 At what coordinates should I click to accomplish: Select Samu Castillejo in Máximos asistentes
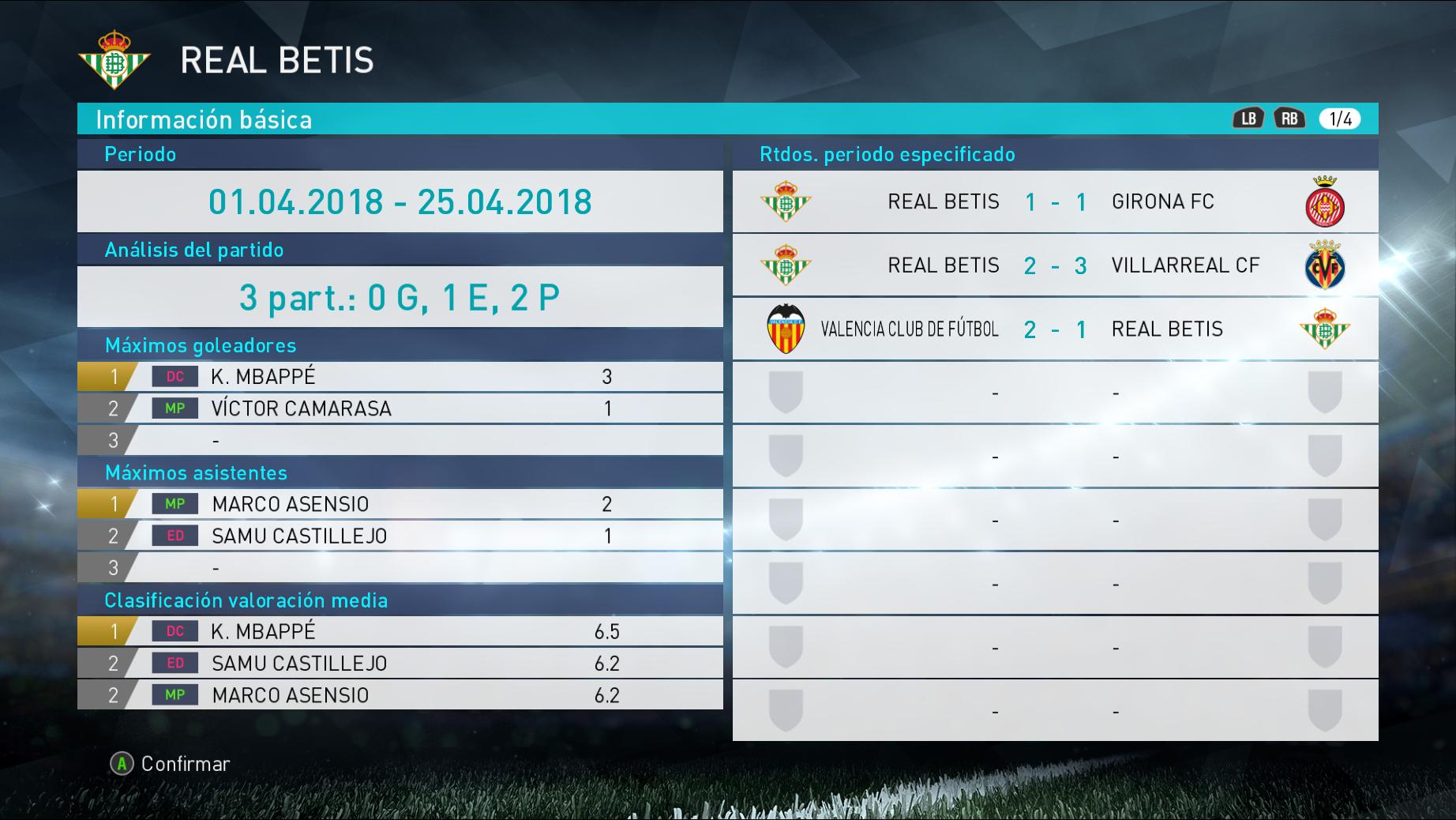click(400, 536)
